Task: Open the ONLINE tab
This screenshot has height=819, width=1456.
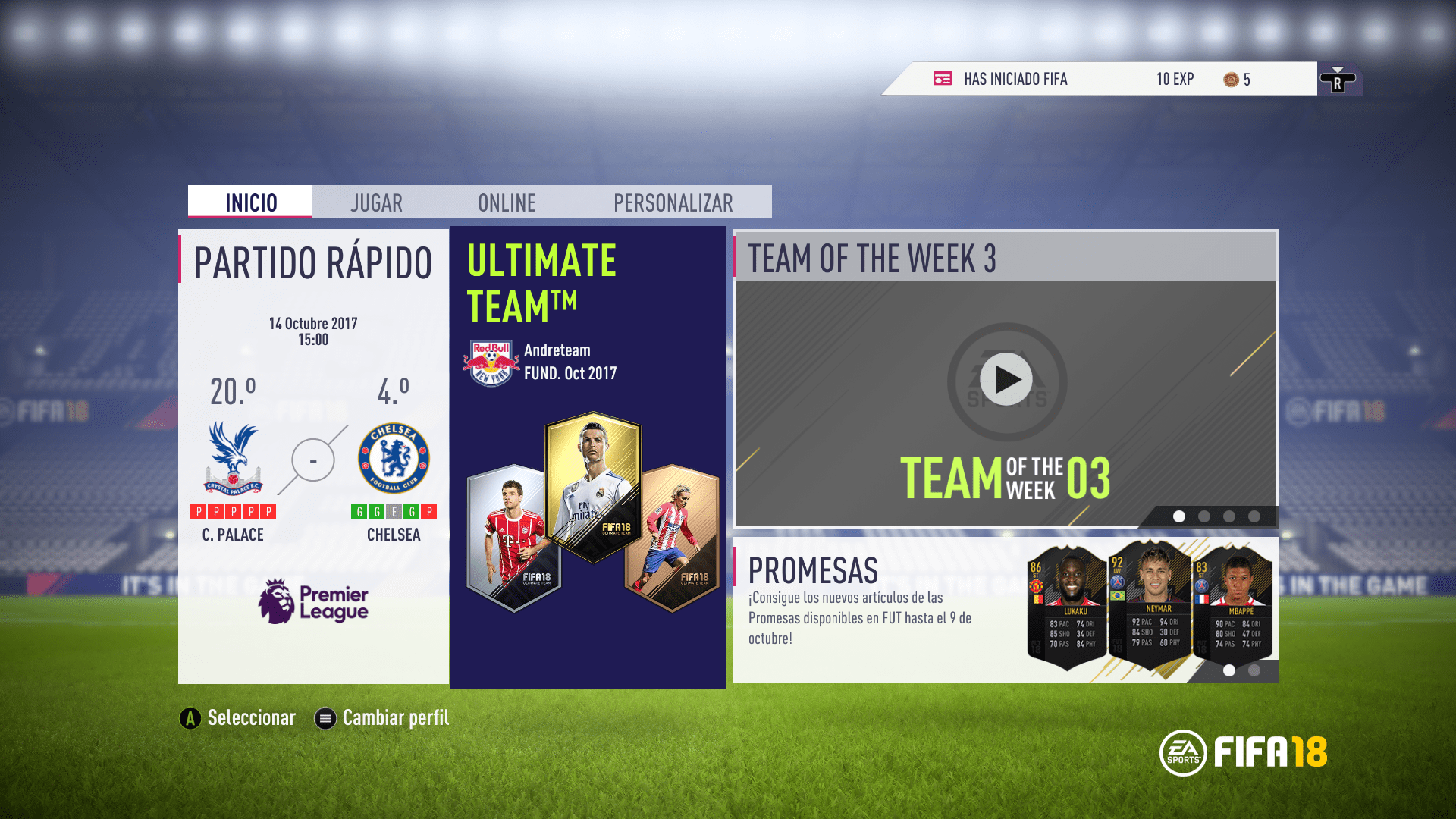Action: coord(506,202)
